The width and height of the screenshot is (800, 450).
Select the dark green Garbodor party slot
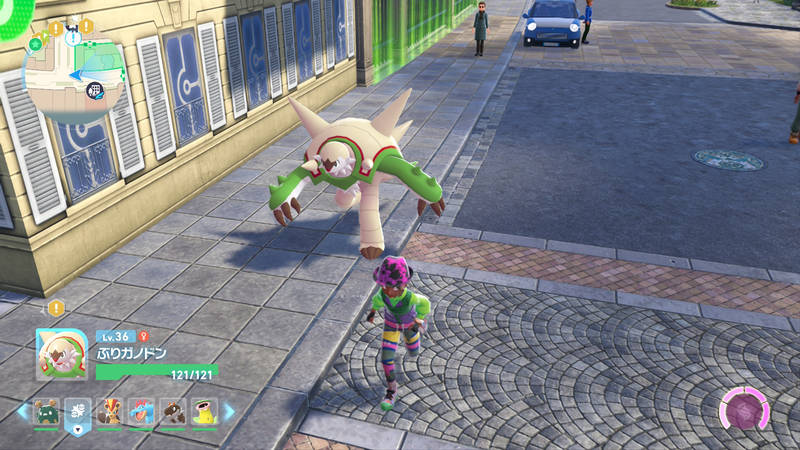click(x=47, y=411)
